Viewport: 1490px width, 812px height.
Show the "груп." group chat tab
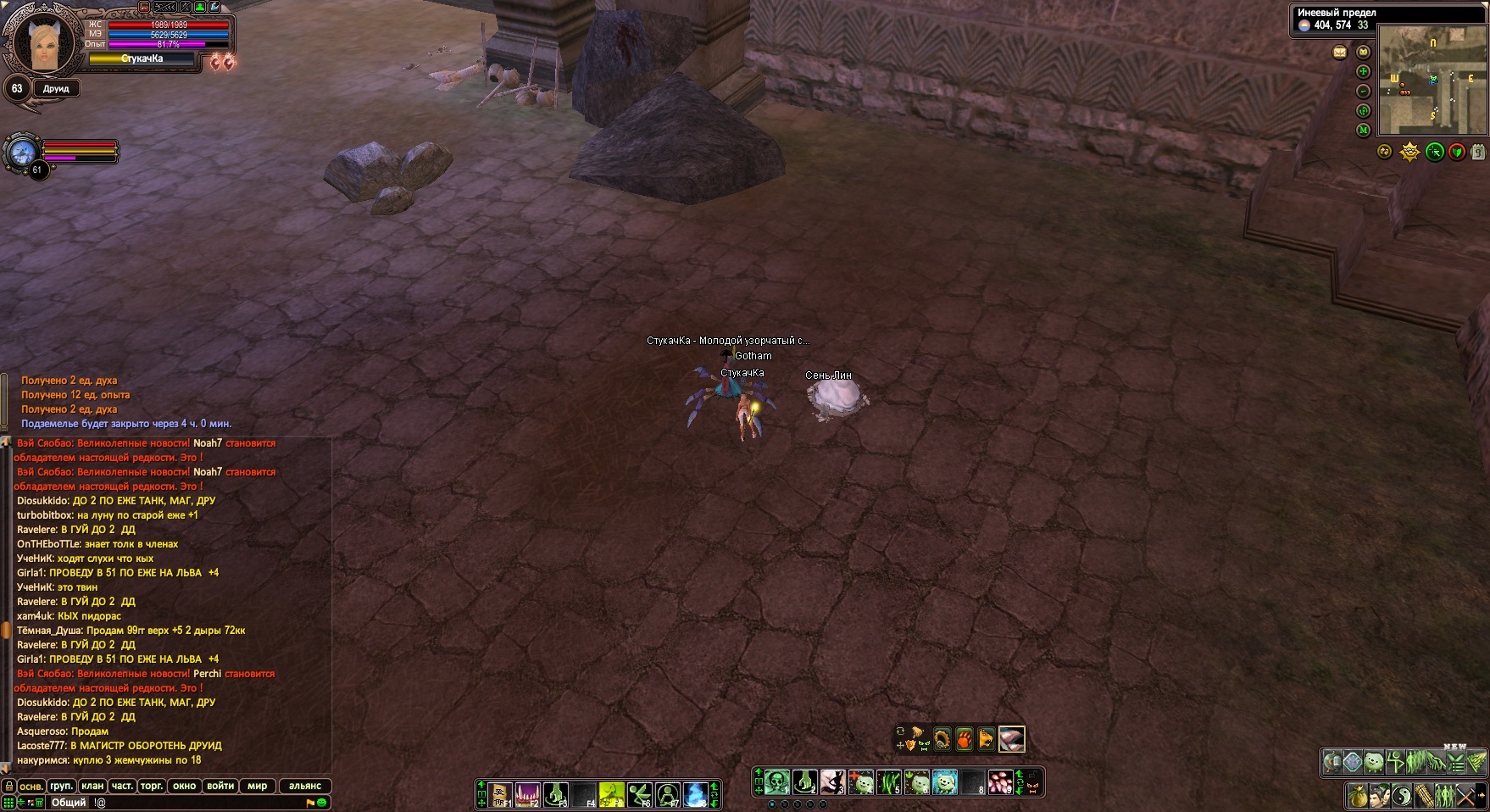point(61,786)
